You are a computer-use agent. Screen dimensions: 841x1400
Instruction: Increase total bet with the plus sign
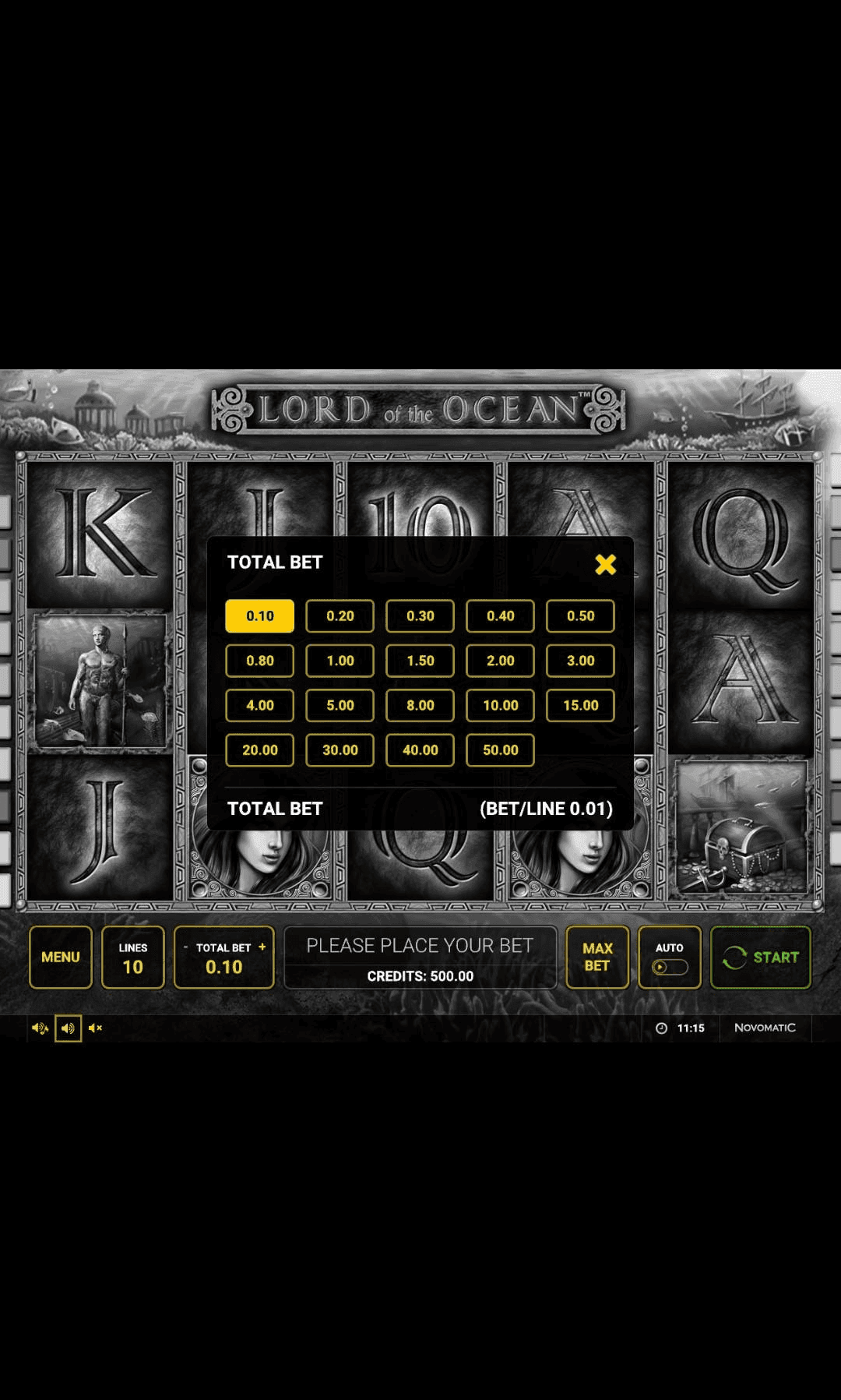click(262, 947)
